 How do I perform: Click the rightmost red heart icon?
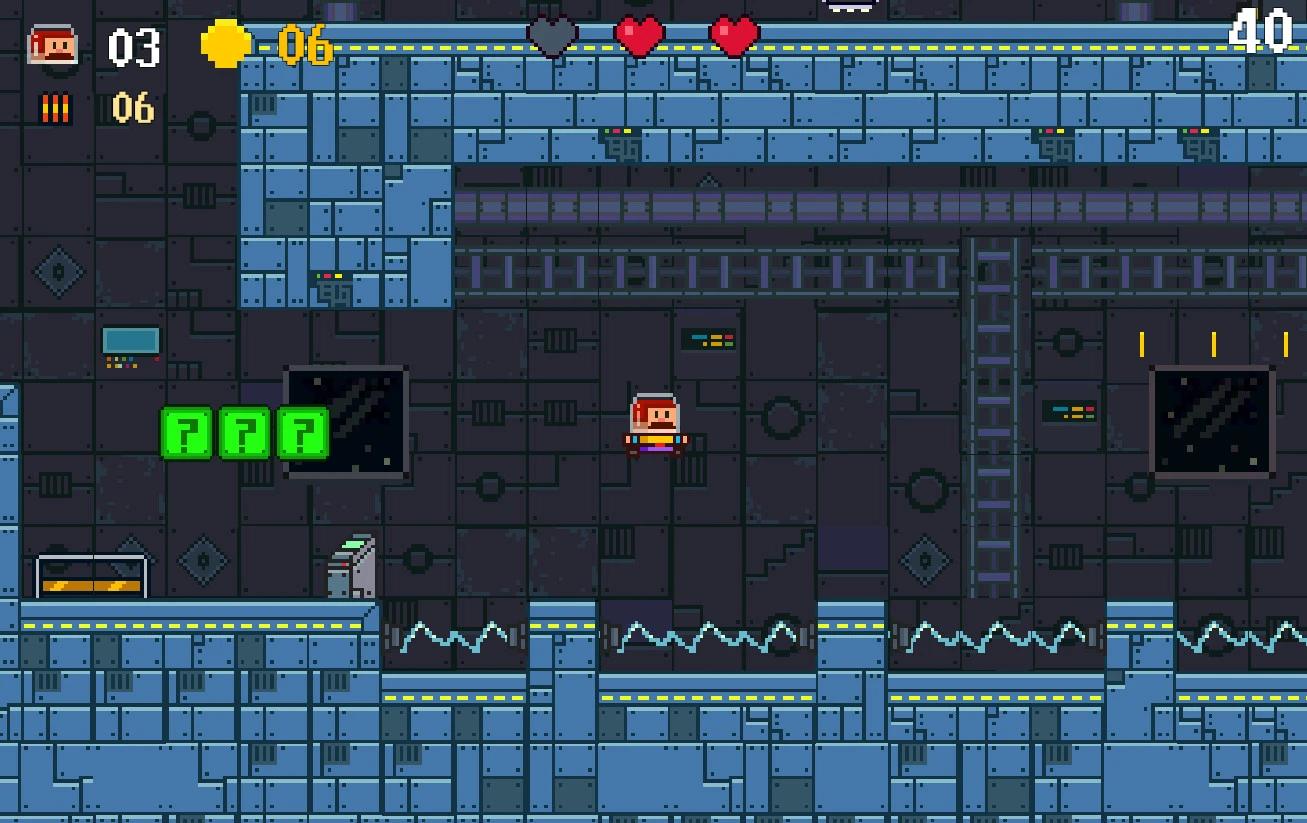tap(733, 37)
